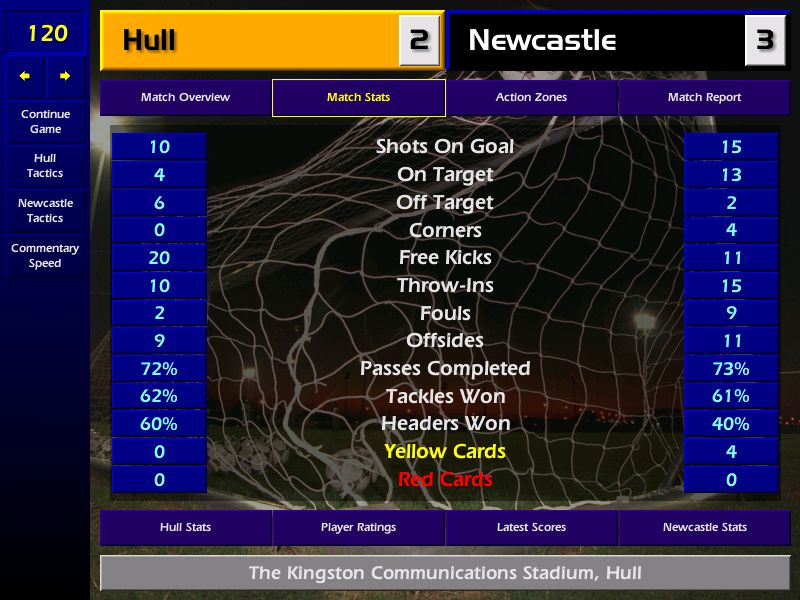Viewport: 800px width, 600px height.
Task: View Hull Stats
Action: click(x=185, y=527)
